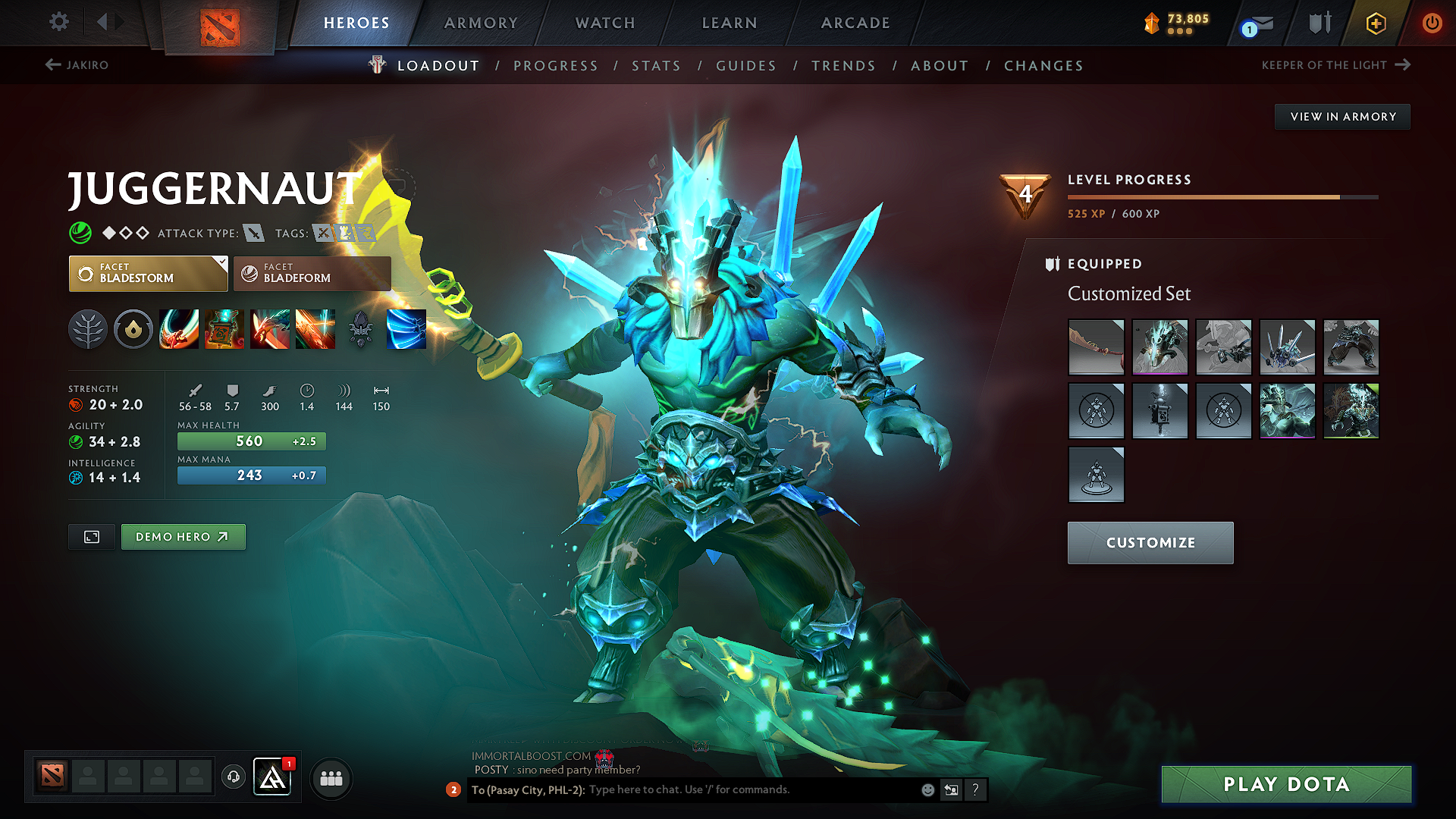Select the blade weapon thumbnail in Customized Set
Image resolution: width=1456 pixels, height=819 pixels.
click(x=1096, y=347)
